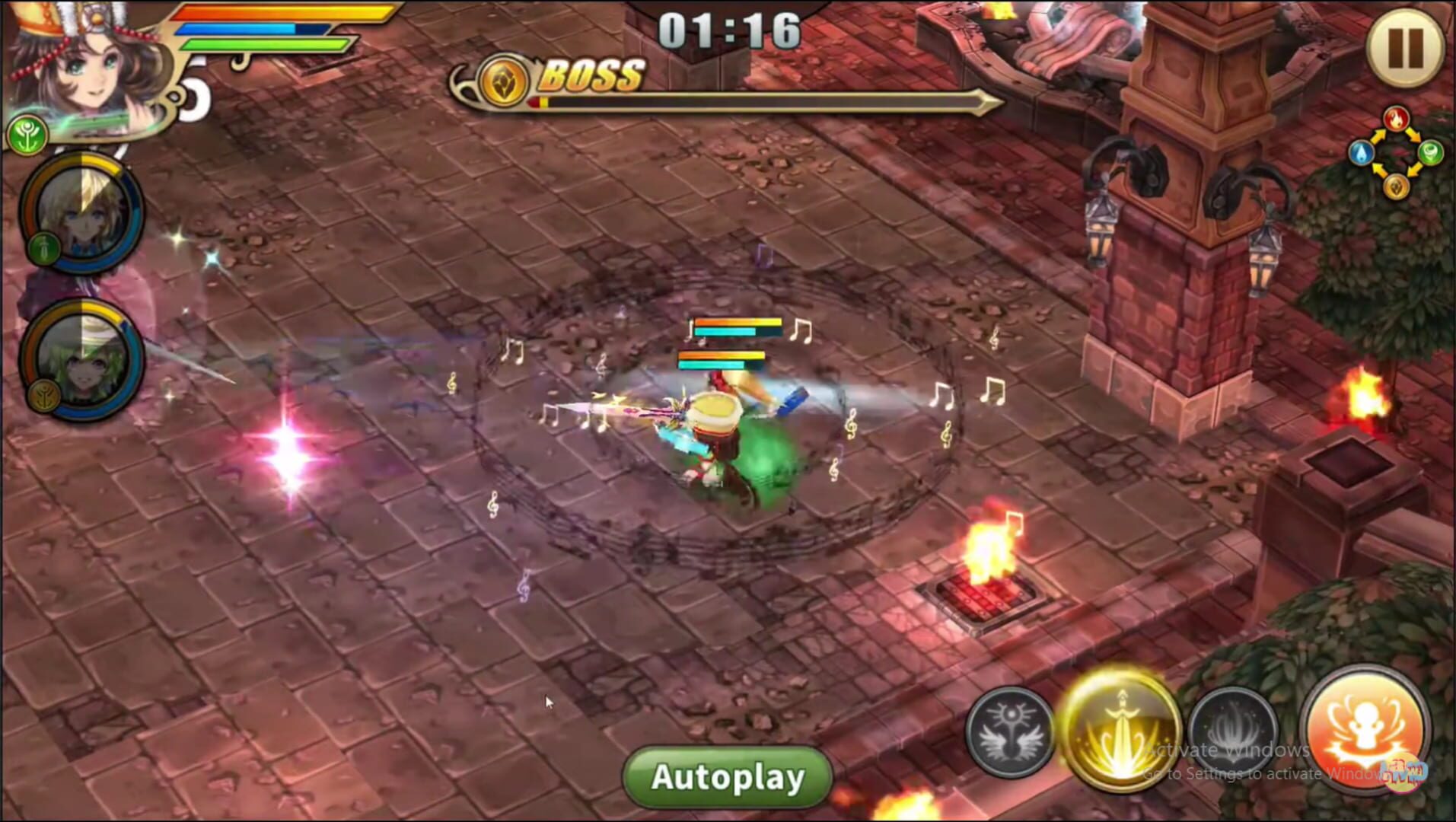Select the earth element in the element wheel
The height and width of the screenshot is (822, 1456).
click(1397, 186)
